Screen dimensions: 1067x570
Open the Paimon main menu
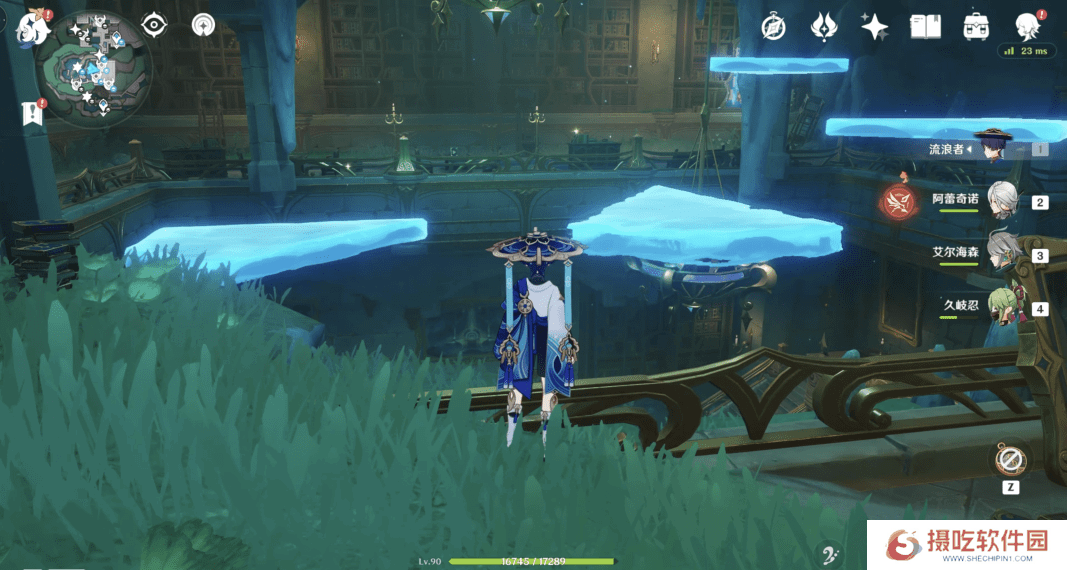[33, 26]
